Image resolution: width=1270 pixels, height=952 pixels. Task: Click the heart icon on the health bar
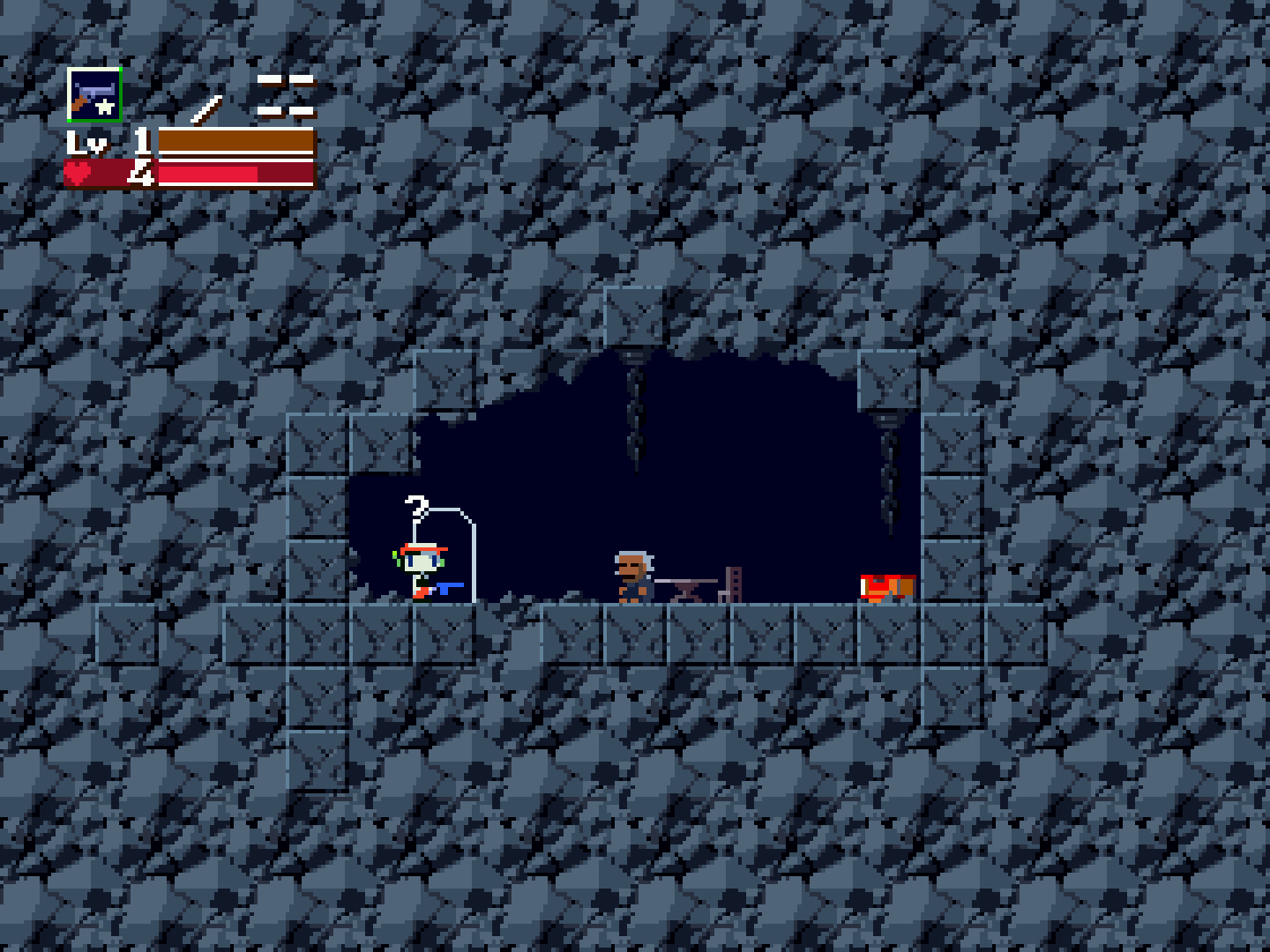(76, 173)
